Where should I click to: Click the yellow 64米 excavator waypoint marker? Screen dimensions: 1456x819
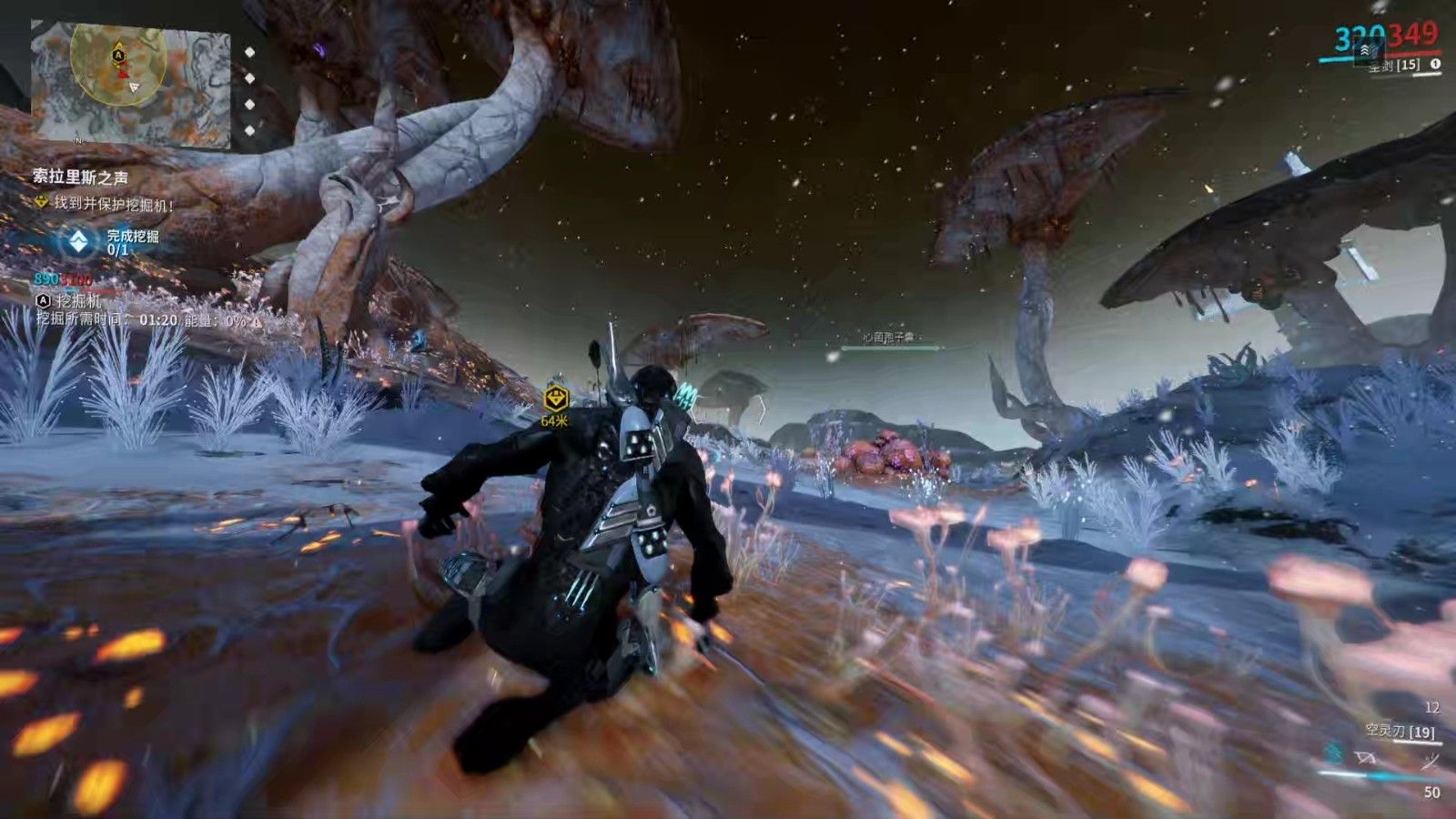click(x=555, y=399)
